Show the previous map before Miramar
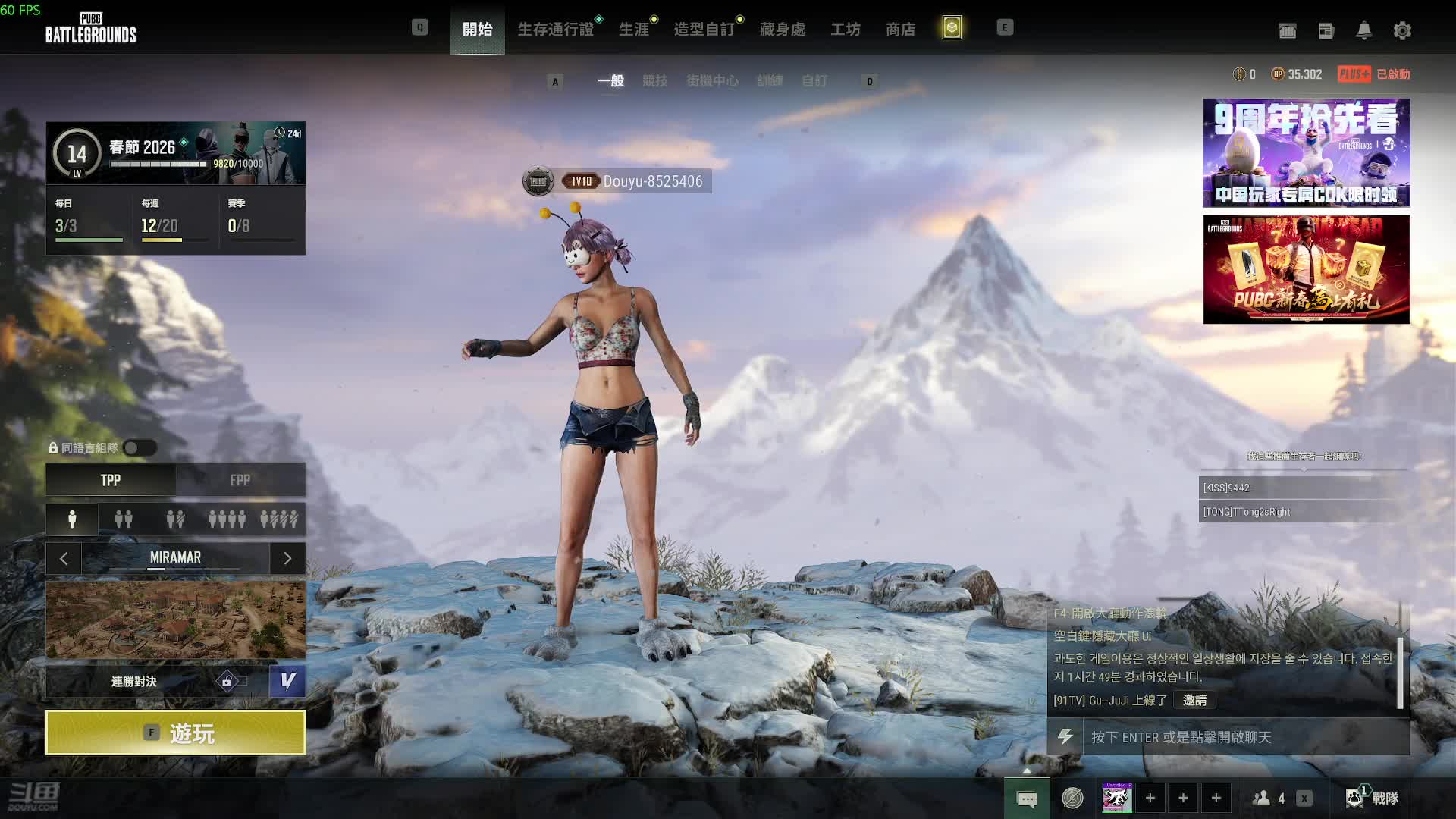 pos(64,559)
